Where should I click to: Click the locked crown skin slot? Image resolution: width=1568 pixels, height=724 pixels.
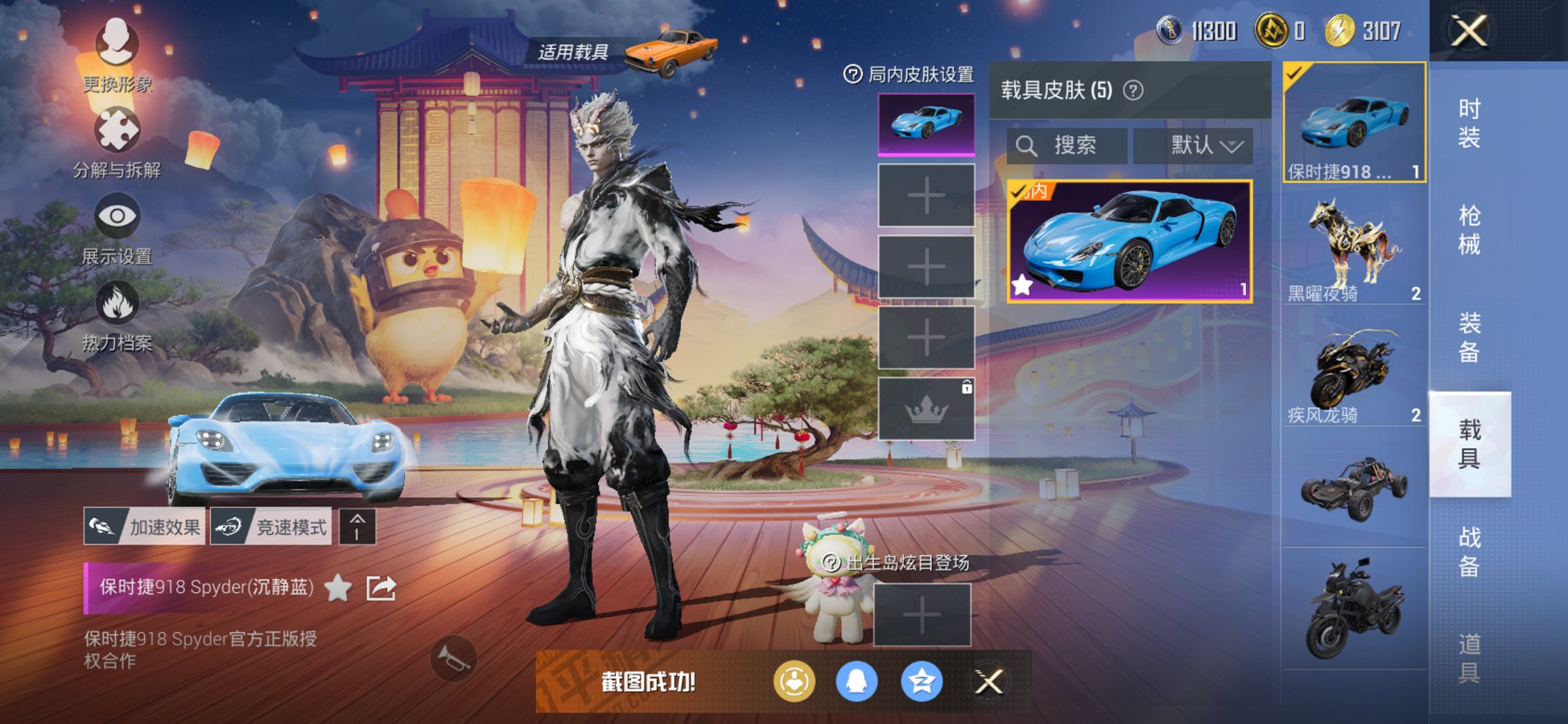click(x=926, y=409)
